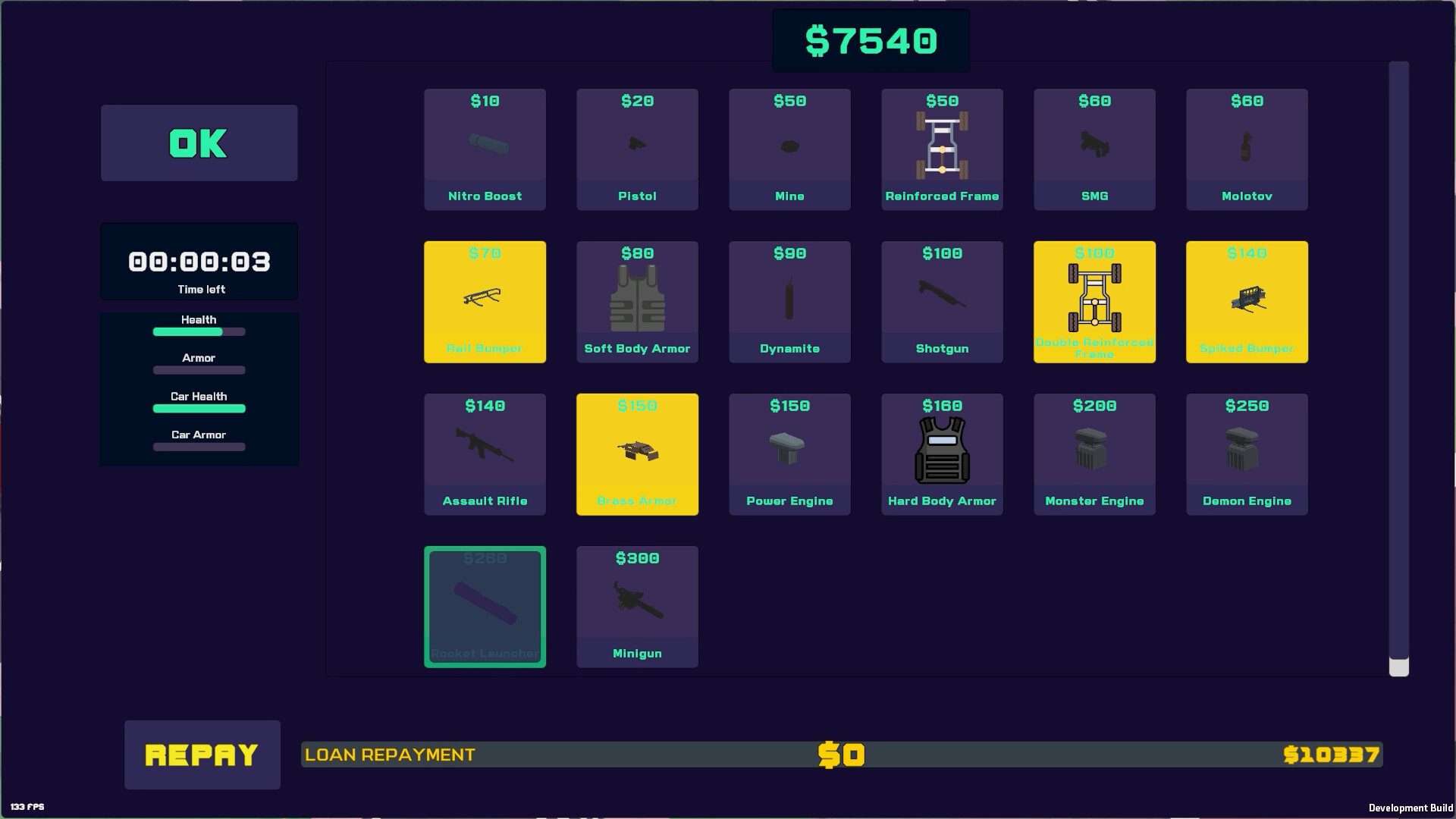Viewport: 1456px width, 819px height.
Task: Select the Assault Rifle
Action: click(x=485, y=453)
